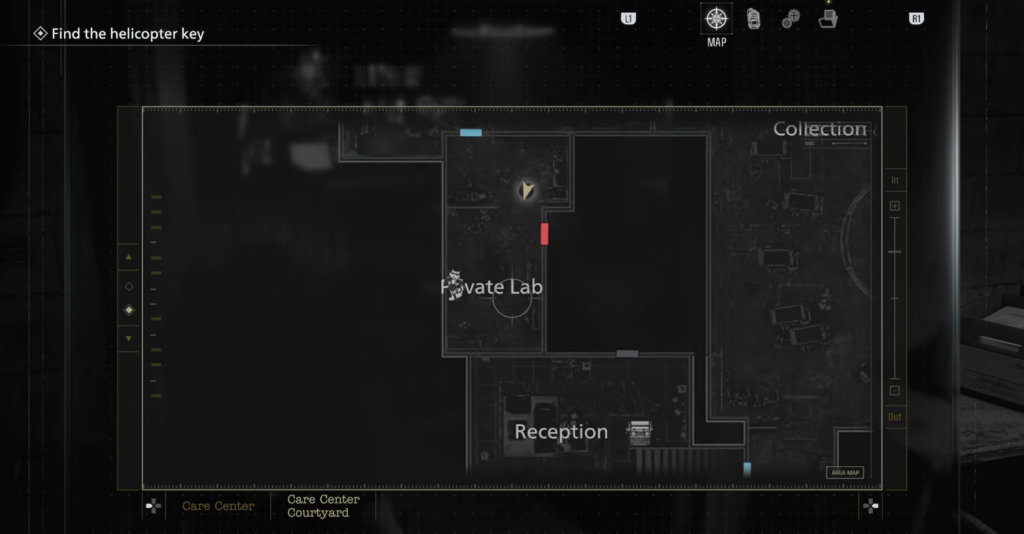1024x534 pixels.
Task: Click the player arrow marker on map
Action: pyautogui.click(x=526, y=190)
